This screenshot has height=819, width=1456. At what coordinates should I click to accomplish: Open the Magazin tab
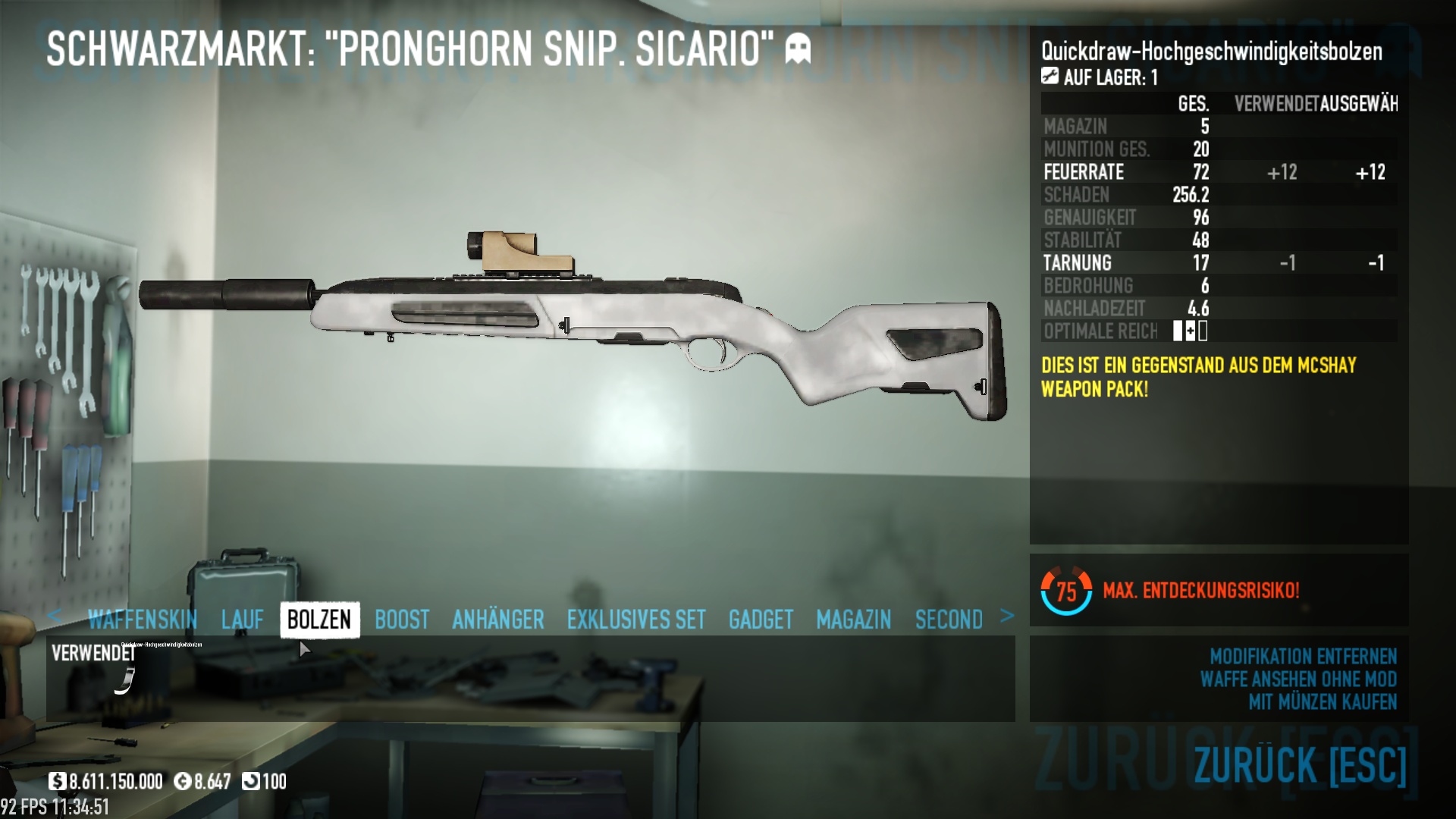(x=854, y=620)
